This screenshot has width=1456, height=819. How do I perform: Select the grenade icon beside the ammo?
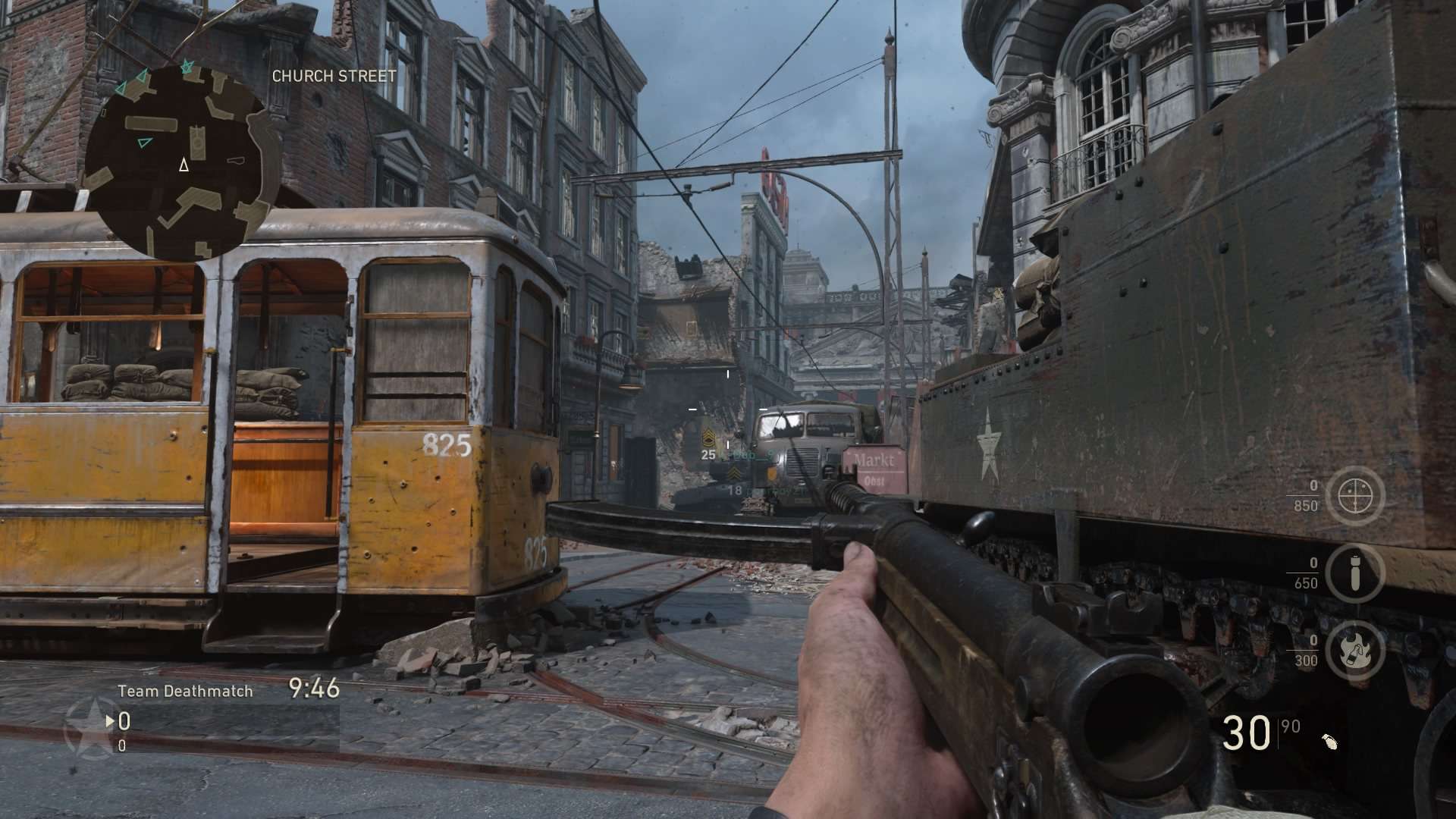click(x=1329, y=741)
